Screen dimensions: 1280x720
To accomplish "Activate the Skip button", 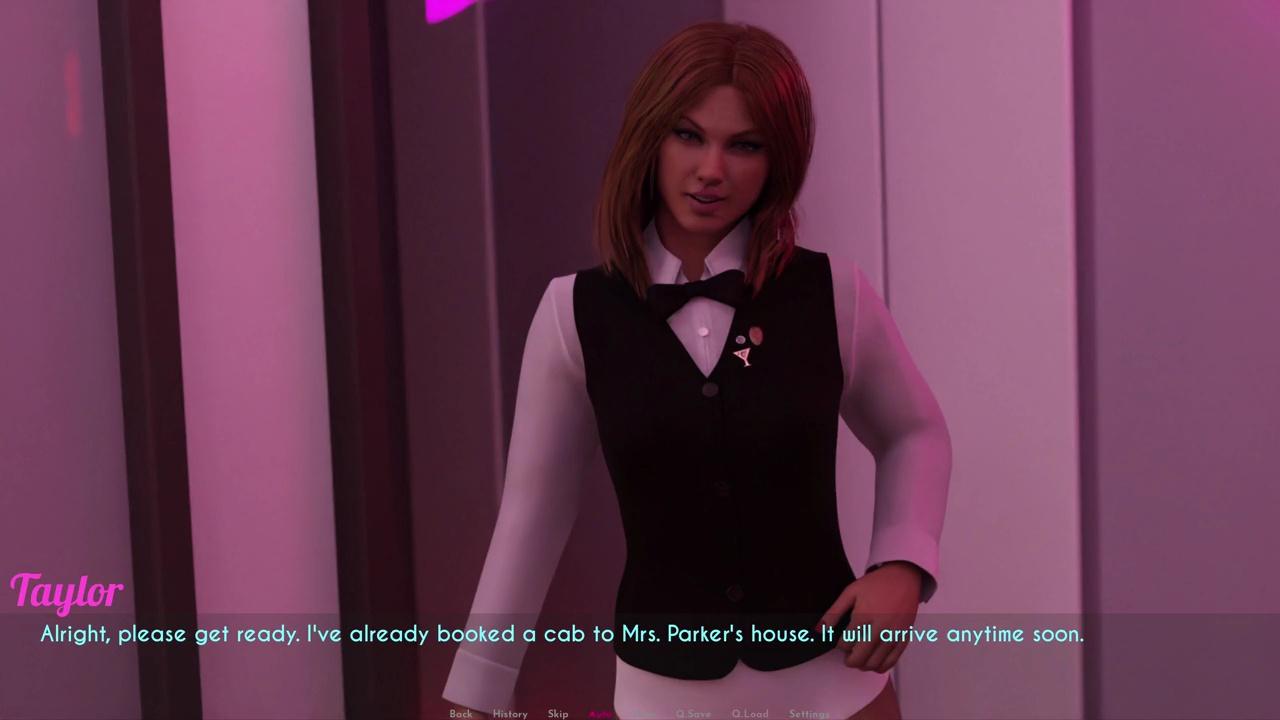I will tap(558, 713).
